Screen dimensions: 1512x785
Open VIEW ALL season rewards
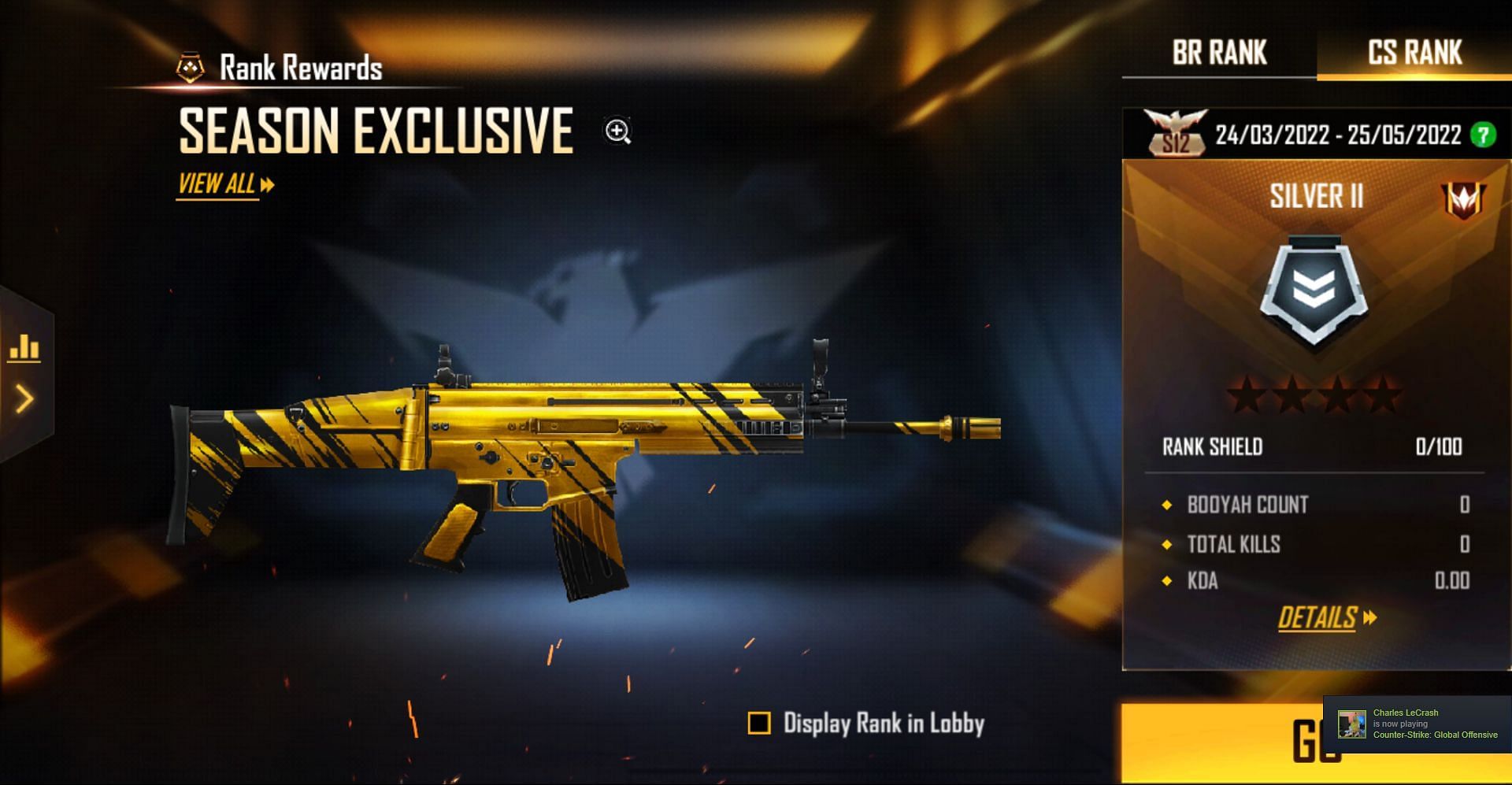point(225,185)
